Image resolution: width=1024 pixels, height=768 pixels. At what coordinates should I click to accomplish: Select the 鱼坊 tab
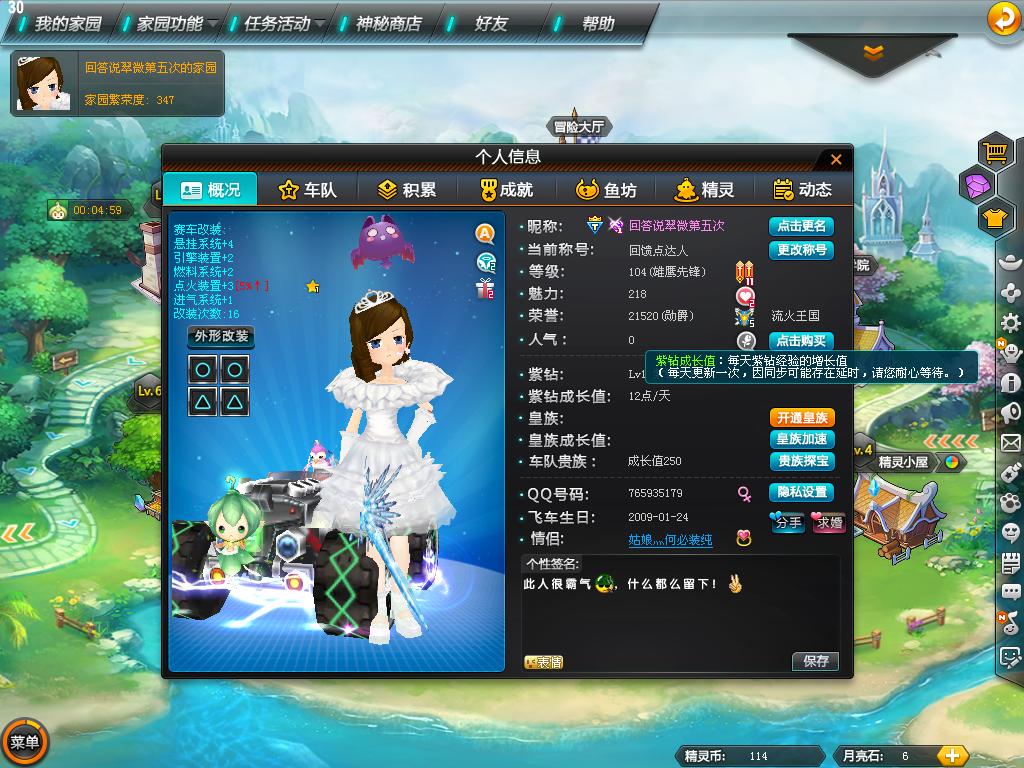[x=606, y=189]
